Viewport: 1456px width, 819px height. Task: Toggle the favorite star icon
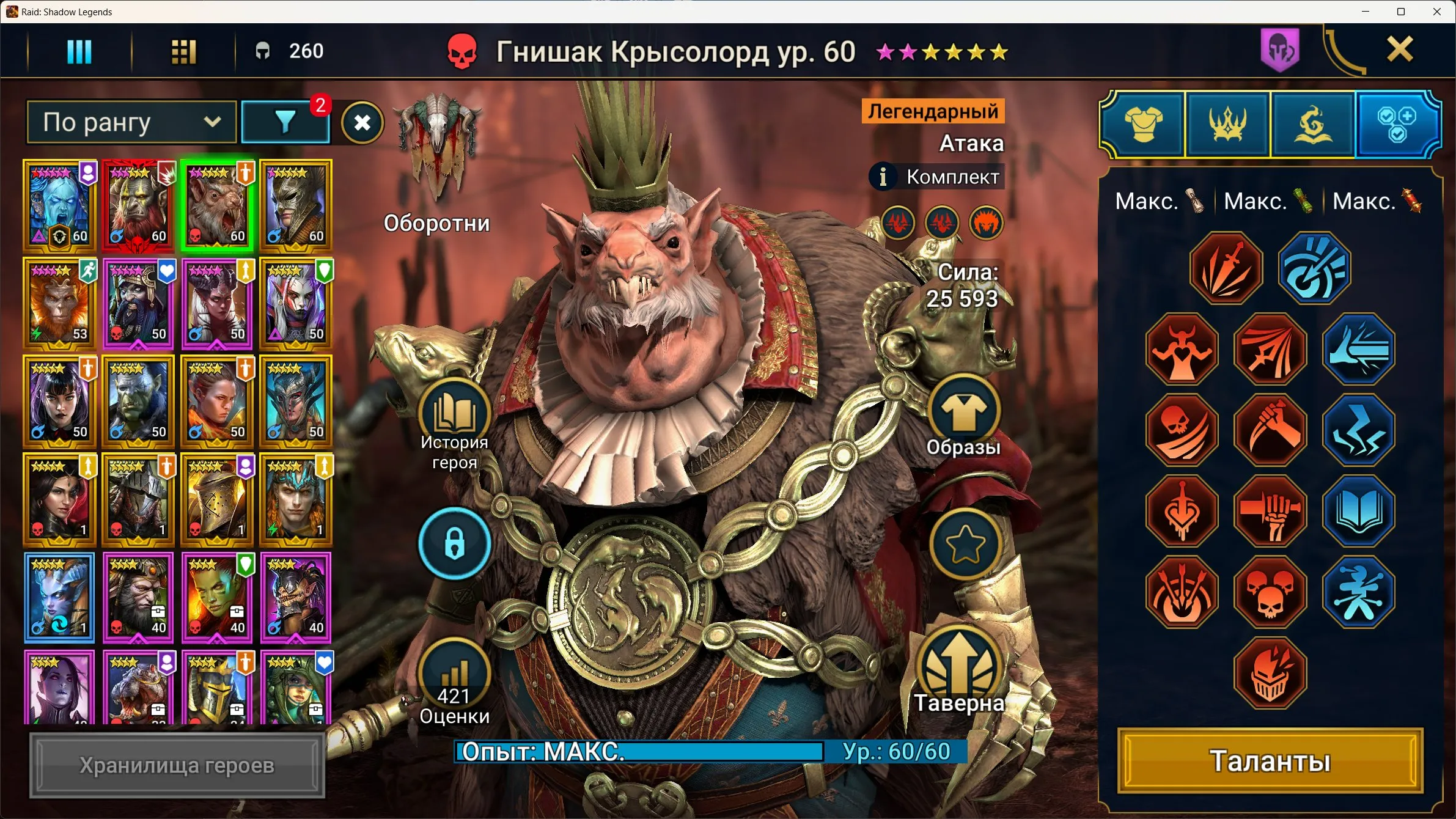(964, 545)
